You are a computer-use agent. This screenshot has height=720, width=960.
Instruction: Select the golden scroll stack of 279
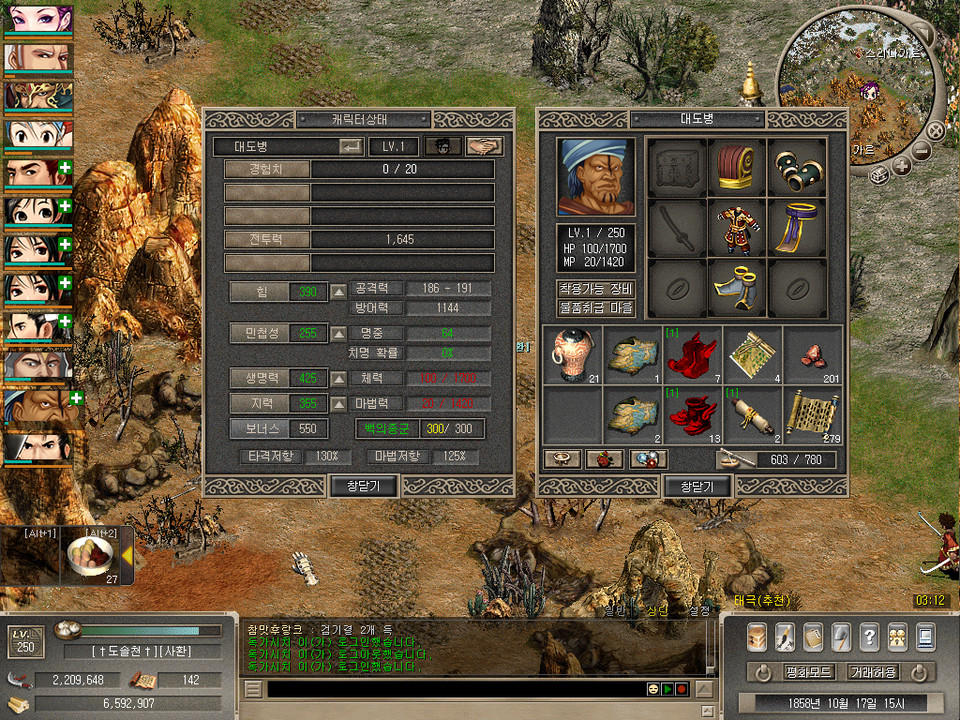(x=812, y=415)
